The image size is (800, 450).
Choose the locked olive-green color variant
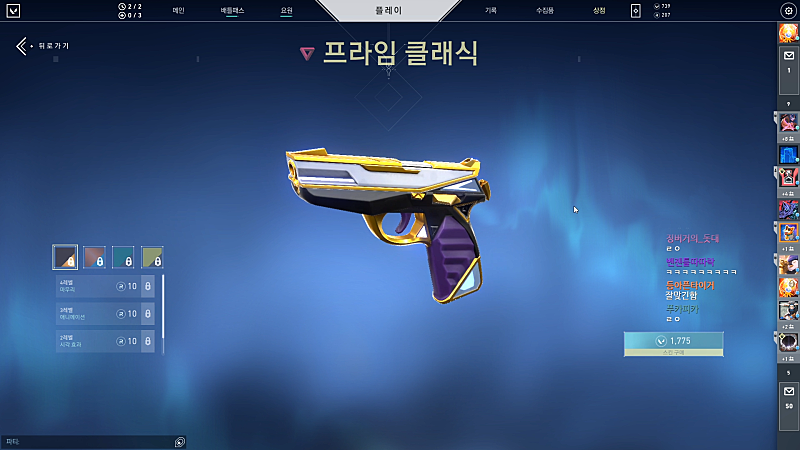pyautogui.click(x=152, y=257)
